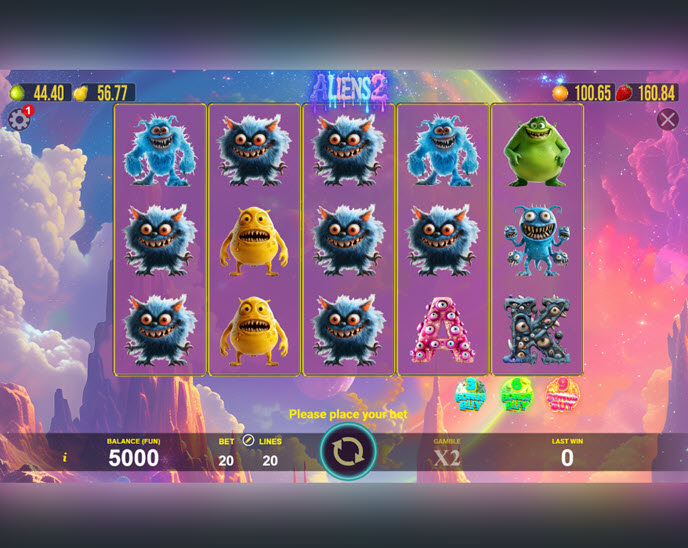This screenshot has height=548, width=688.
Task: Change the lines count value
Action: pyautogui.click(x=270, y=460)
